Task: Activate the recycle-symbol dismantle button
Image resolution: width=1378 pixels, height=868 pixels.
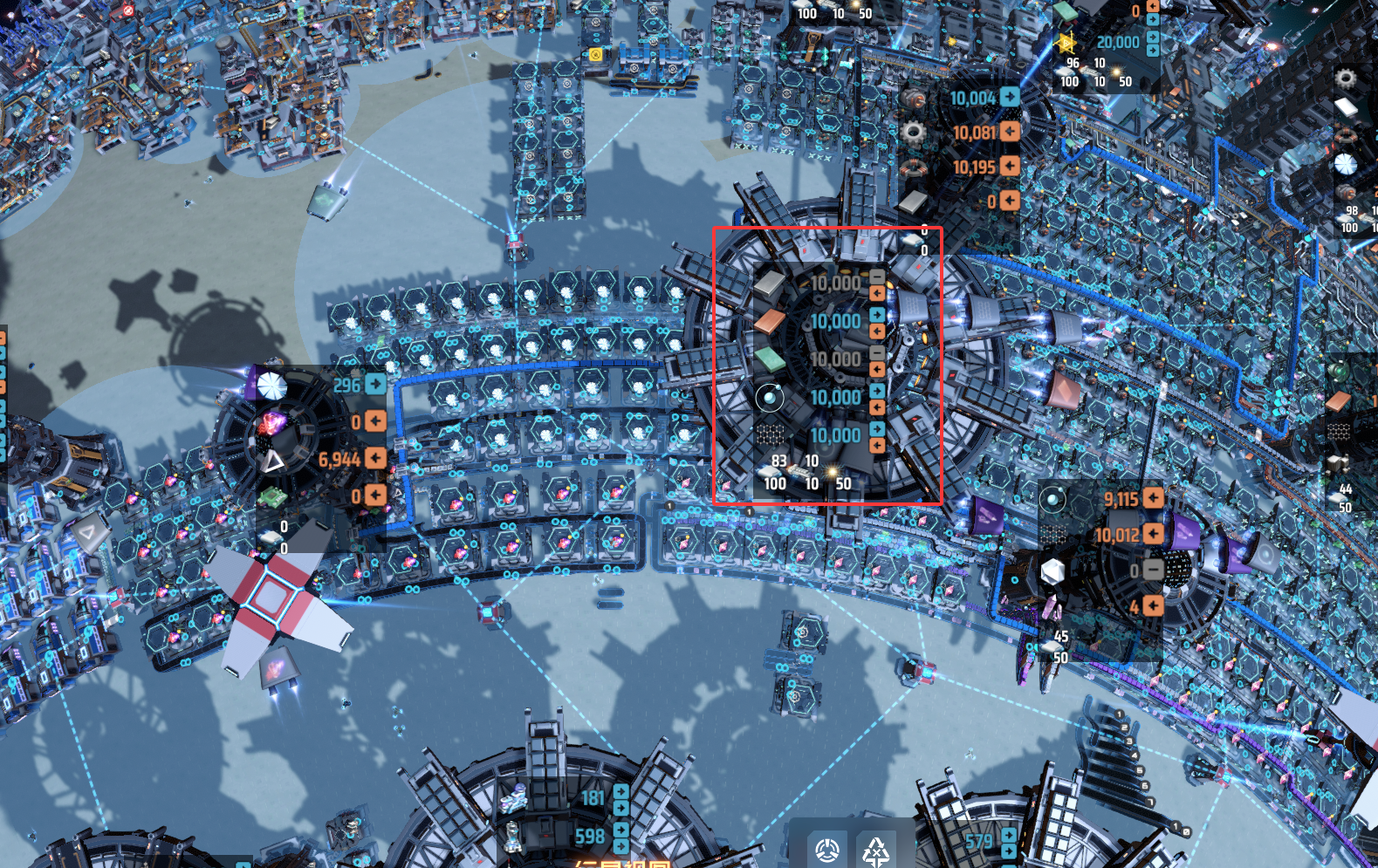Action: click(x=875, y=849)
